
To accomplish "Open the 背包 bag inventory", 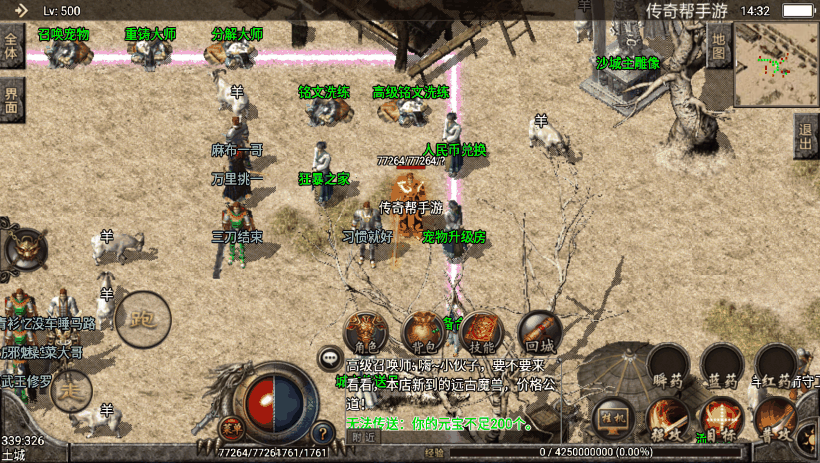I will [424, 331].
